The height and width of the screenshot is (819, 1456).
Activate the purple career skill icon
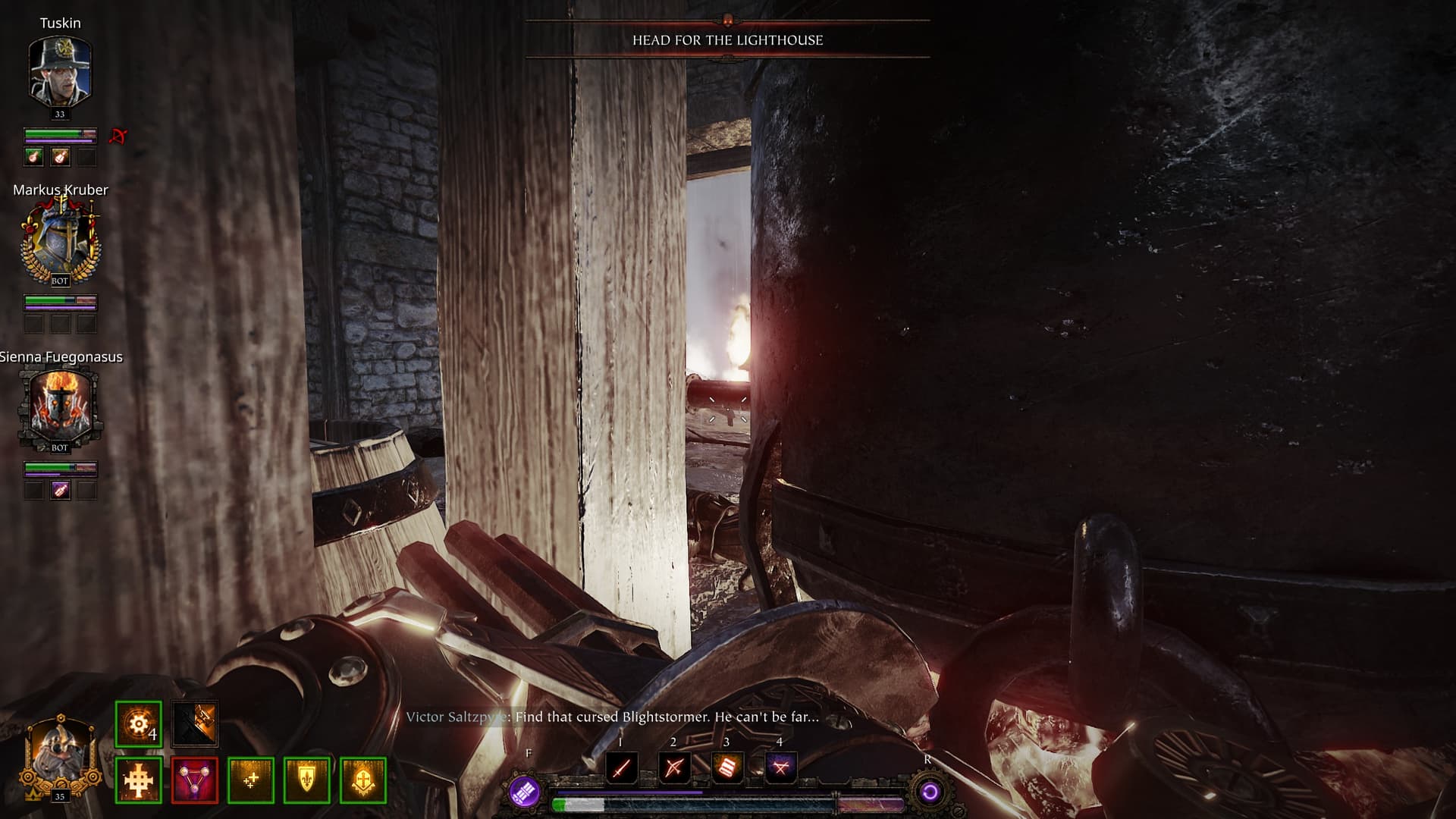coord(525,792)
